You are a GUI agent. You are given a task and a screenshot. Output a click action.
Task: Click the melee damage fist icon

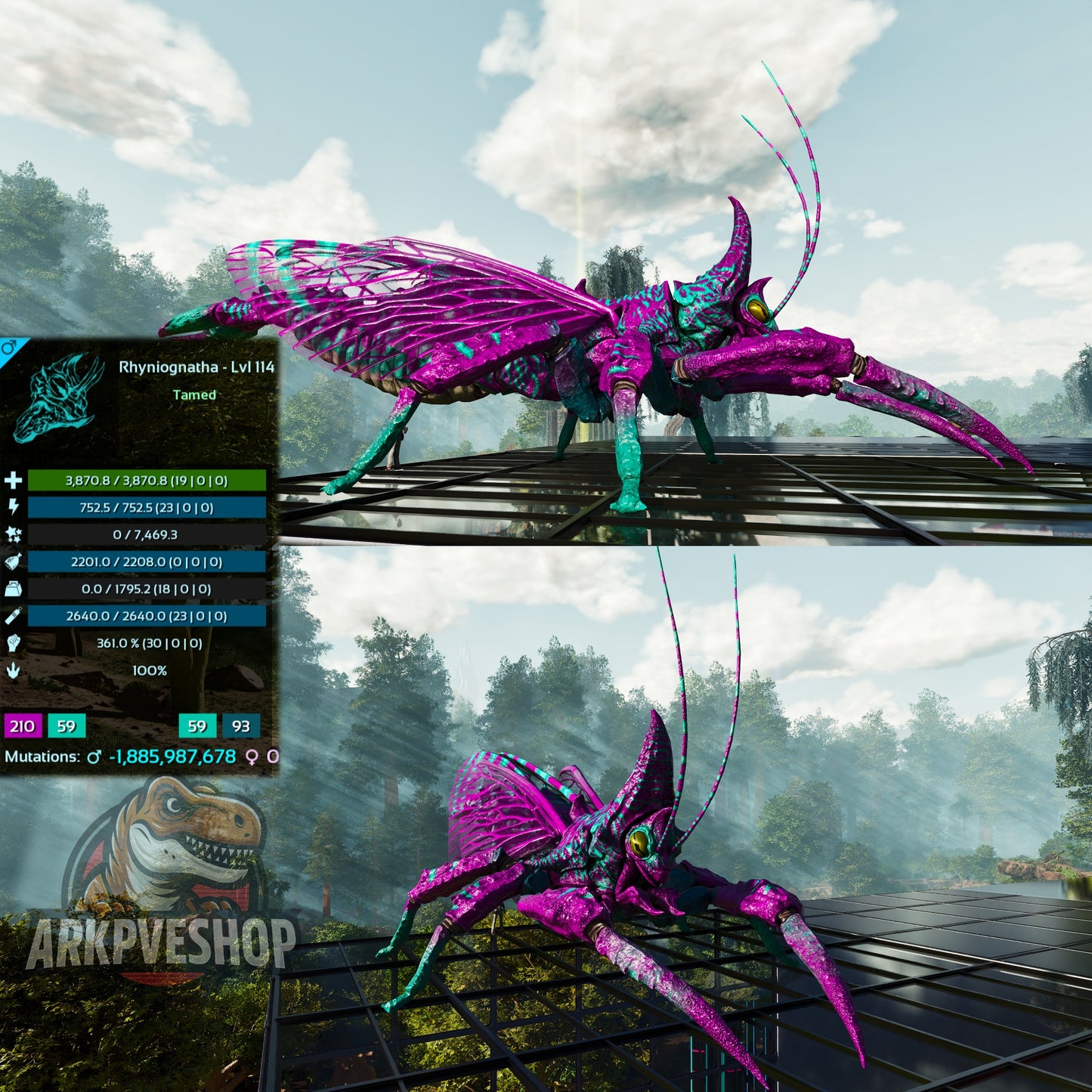14,643
